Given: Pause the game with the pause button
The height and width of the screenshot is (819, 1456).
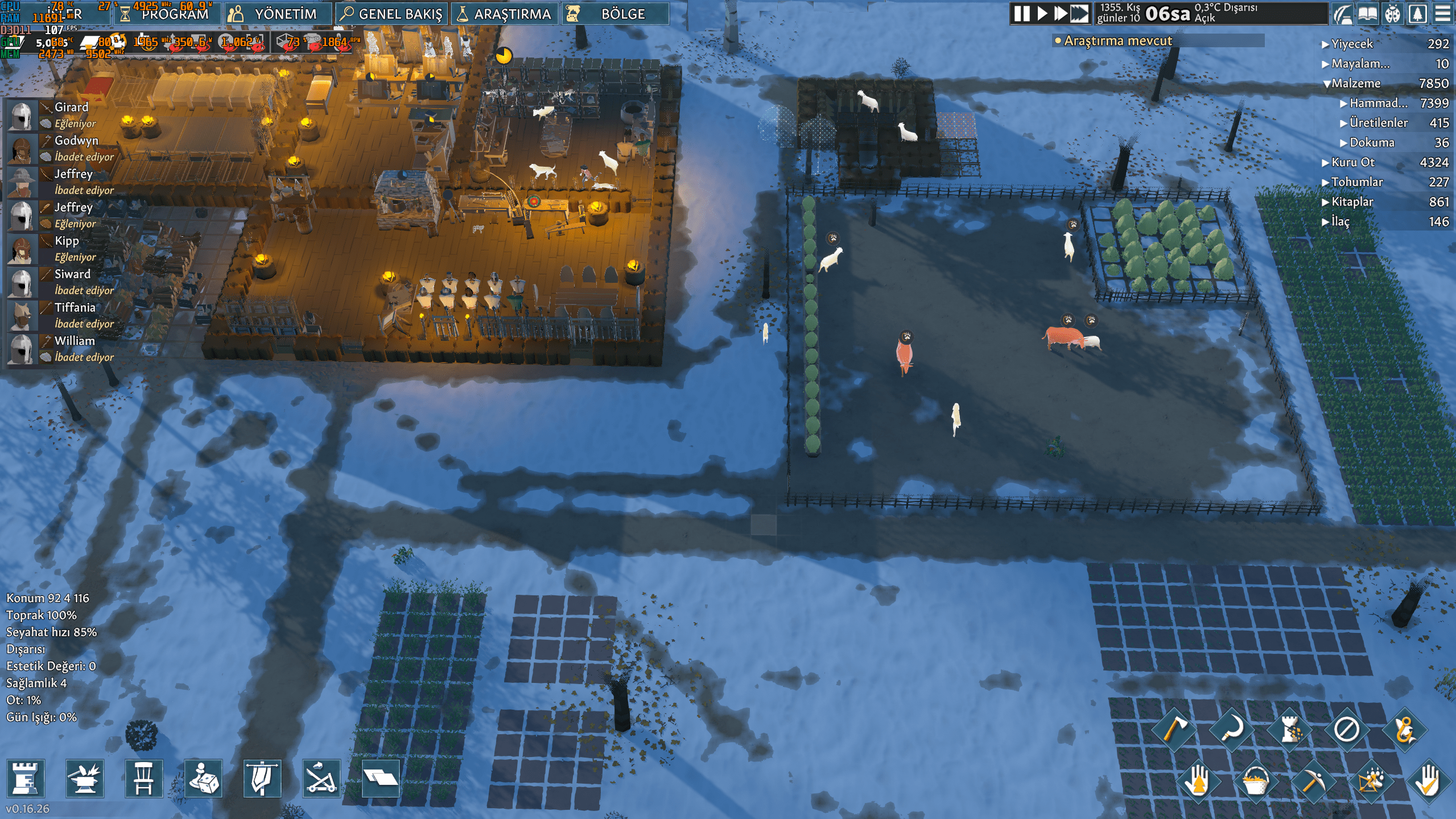Looking at the screenshot, I should tap(1022, 14).
